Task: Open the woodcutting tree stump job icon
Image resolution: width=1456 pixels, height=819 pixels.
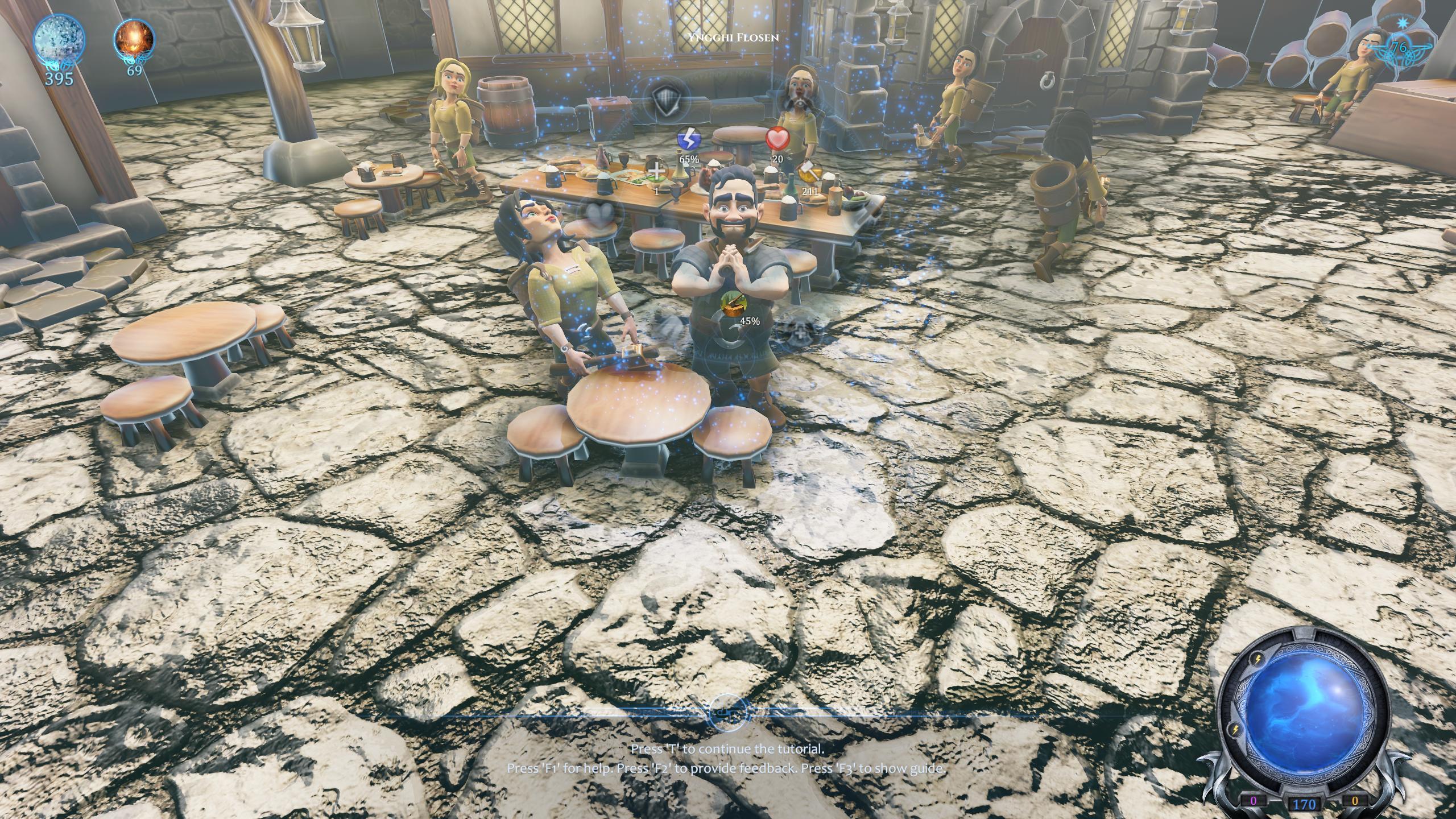Action: (x=732, y=304)
